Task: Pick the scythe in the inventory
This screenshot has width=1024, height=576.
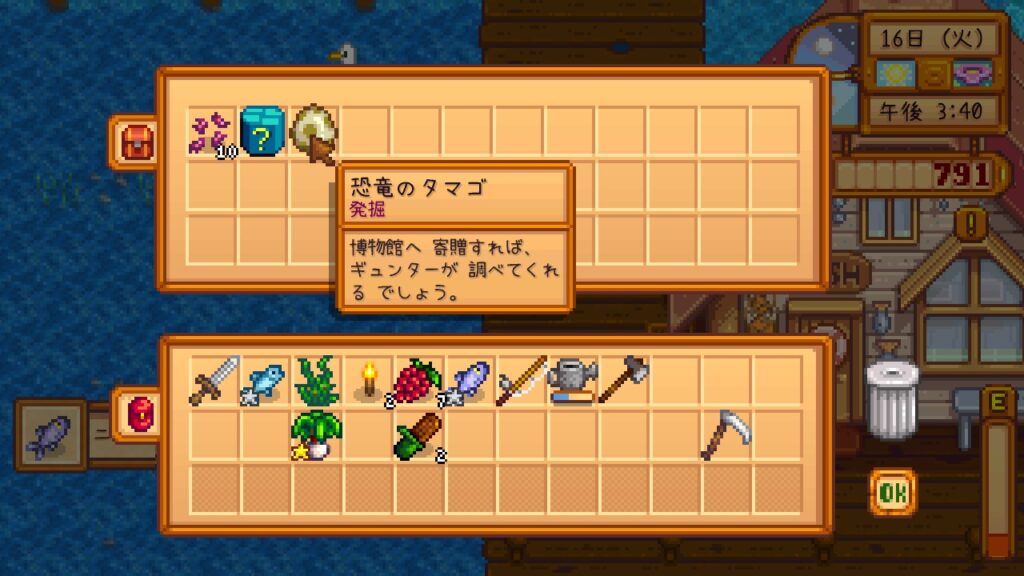Action: coord(726,434)
